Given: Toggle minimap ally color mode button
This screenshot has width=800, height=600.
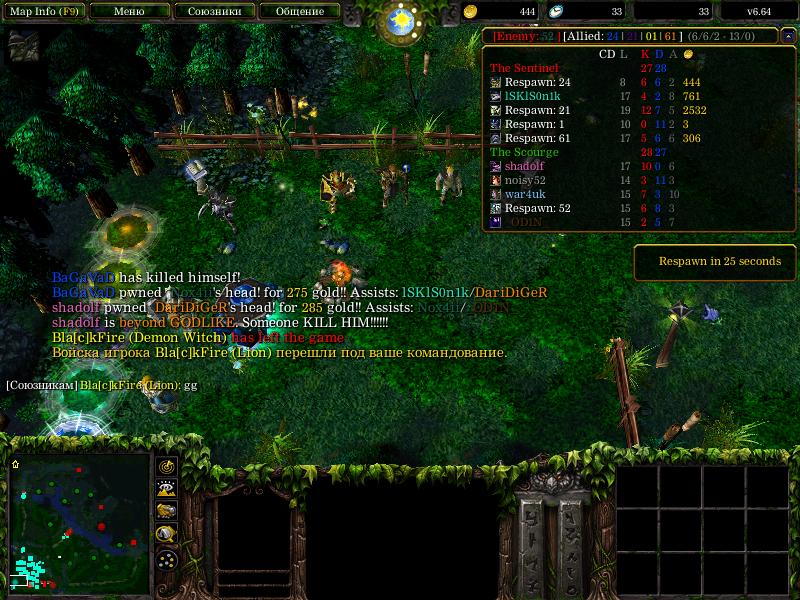Looking at the screenshot, I should coord(166,511).
